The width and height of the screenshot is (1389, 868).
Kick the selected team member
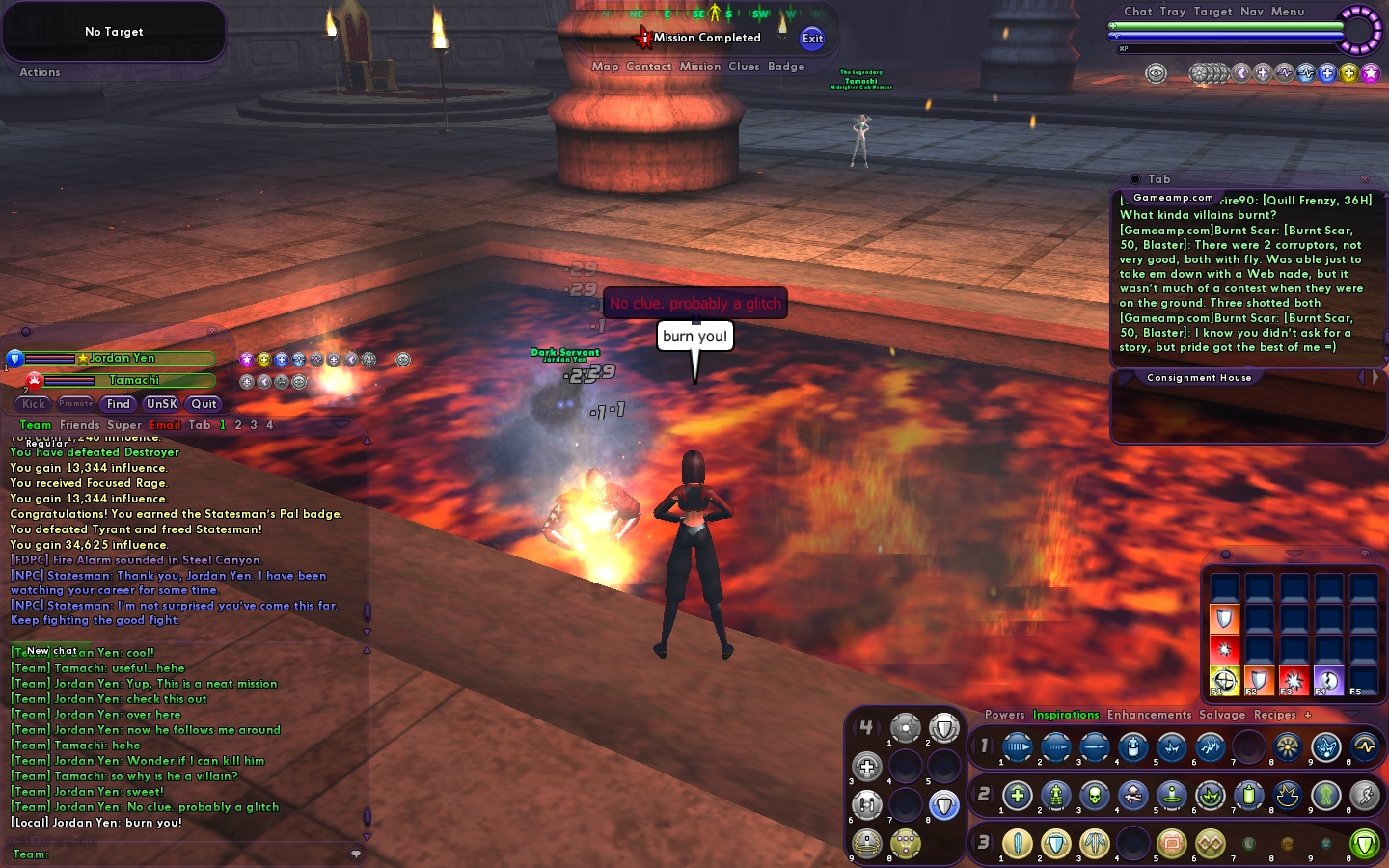point(34,404)
